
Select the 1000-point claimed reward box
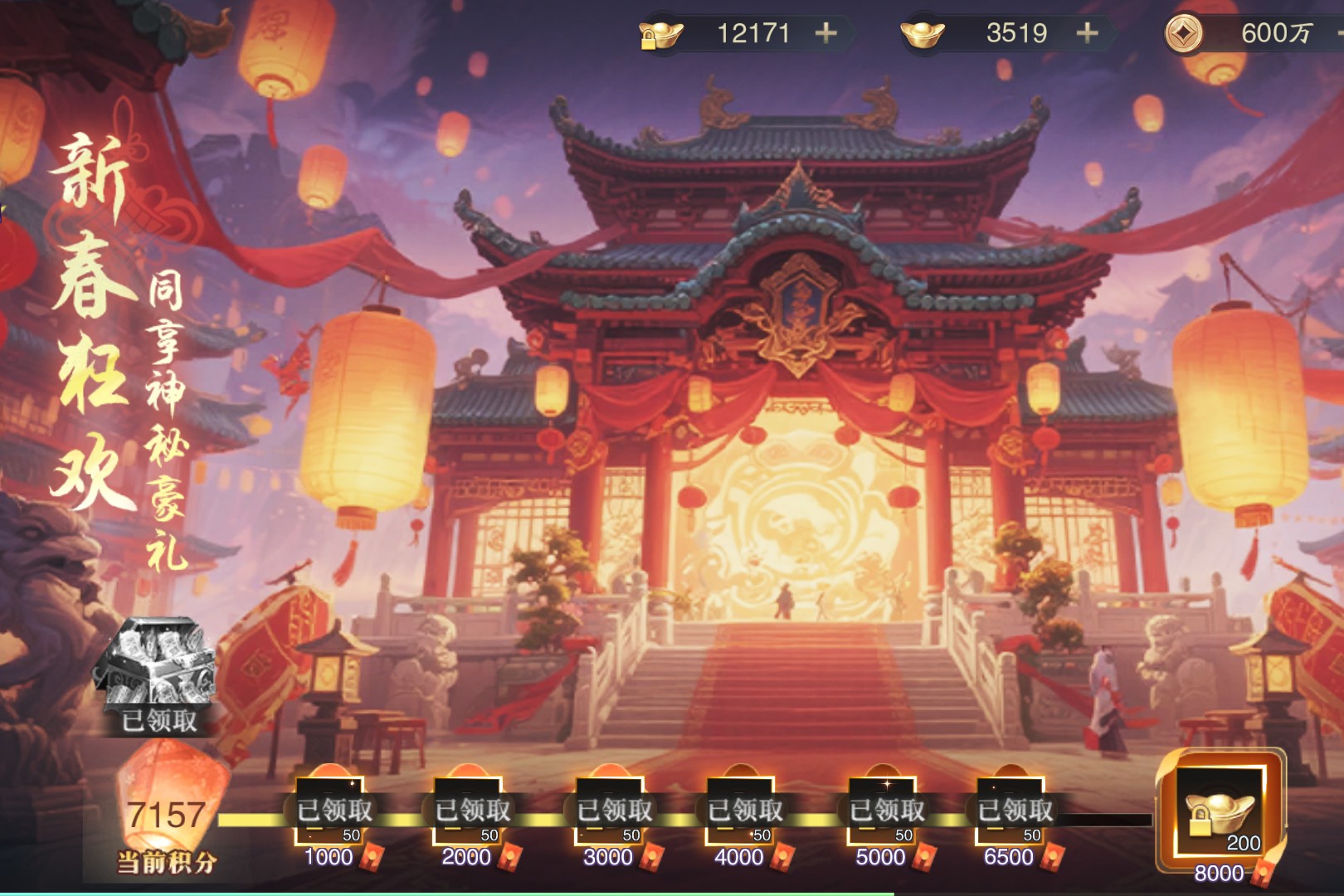[x=332, y=811]
